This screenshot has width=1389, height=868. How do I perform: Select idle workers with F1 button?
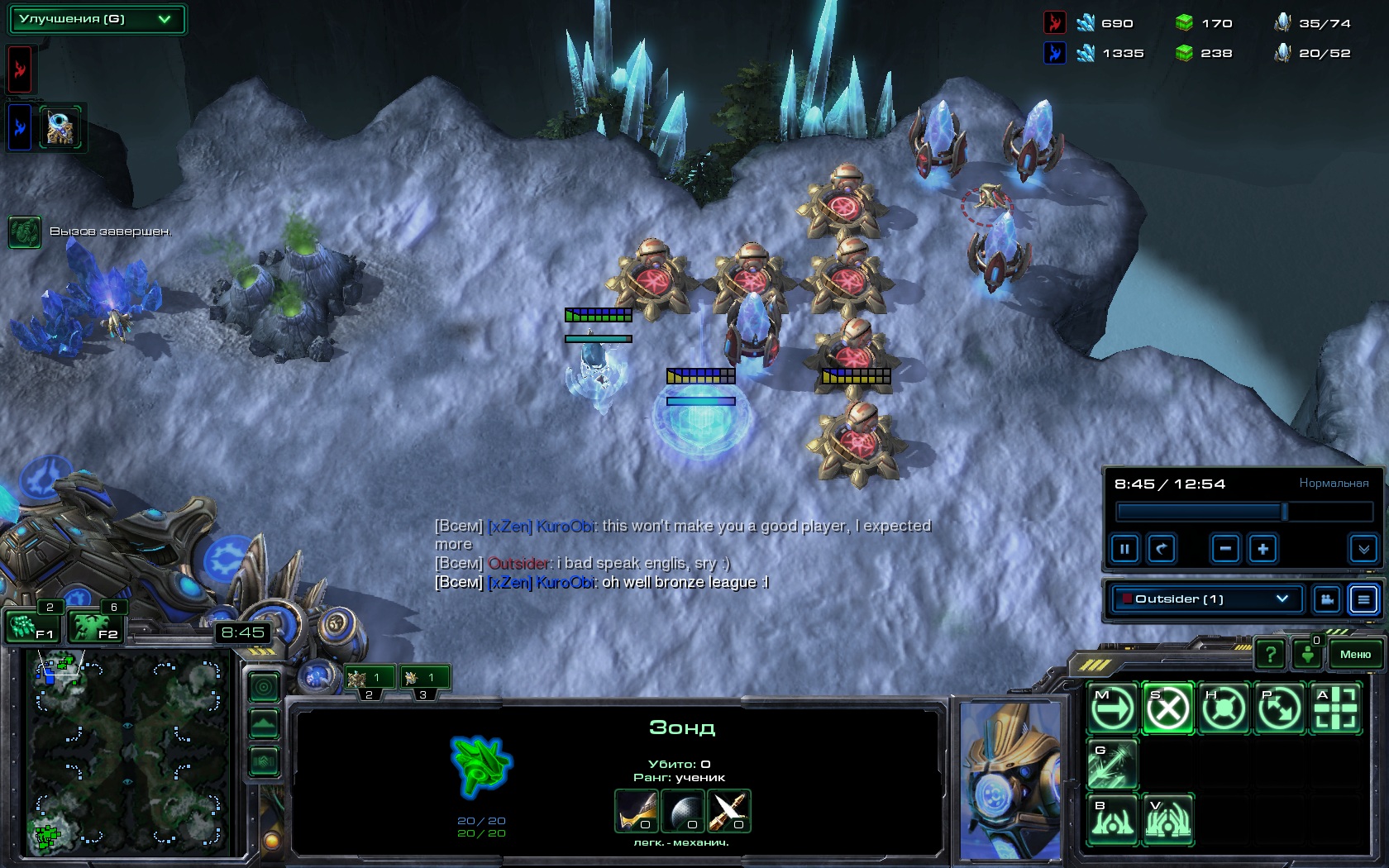pos(31,627)
